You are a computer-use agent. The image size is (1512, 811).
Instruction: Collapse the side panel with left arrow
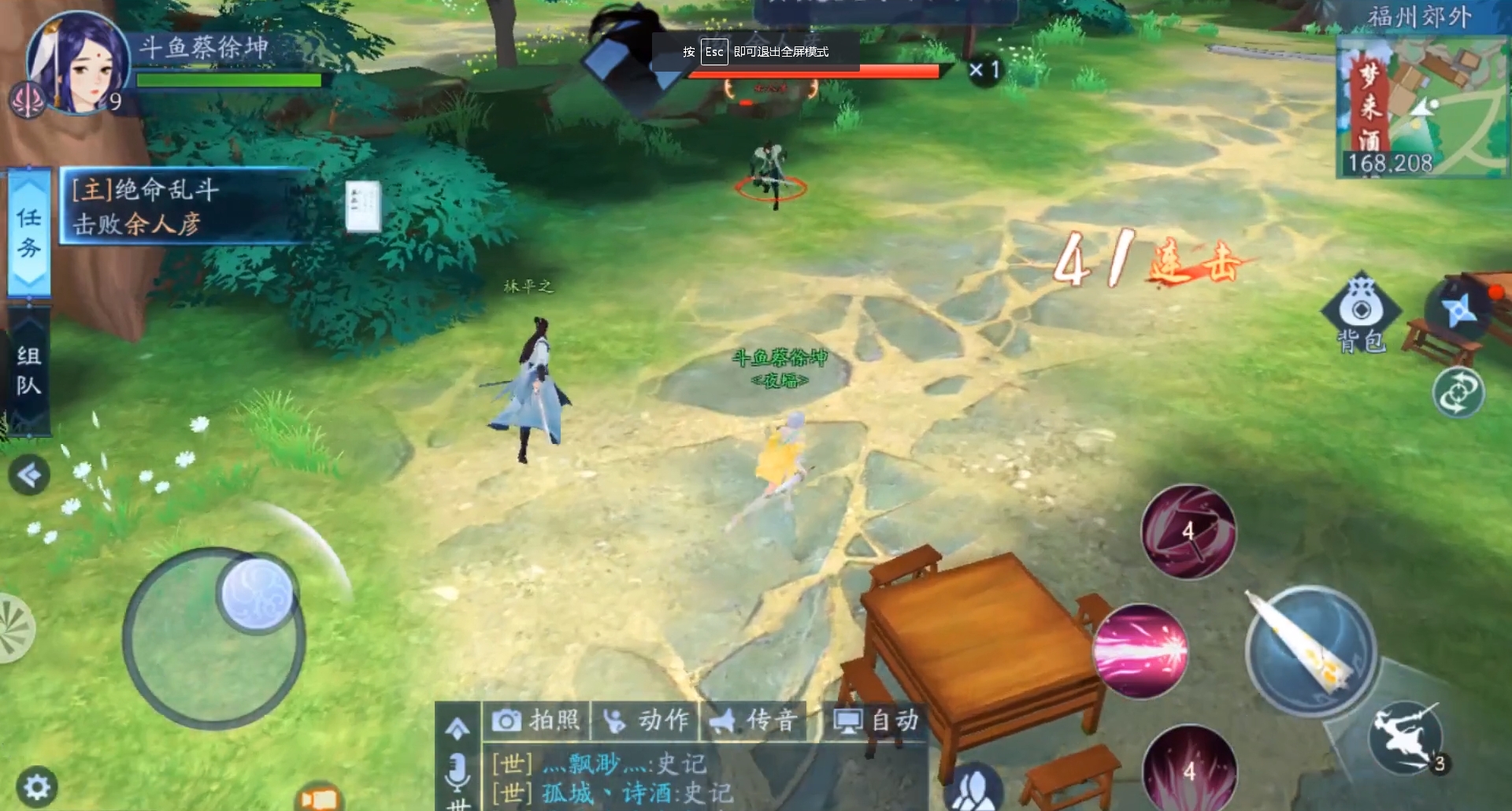click(29, 475)
